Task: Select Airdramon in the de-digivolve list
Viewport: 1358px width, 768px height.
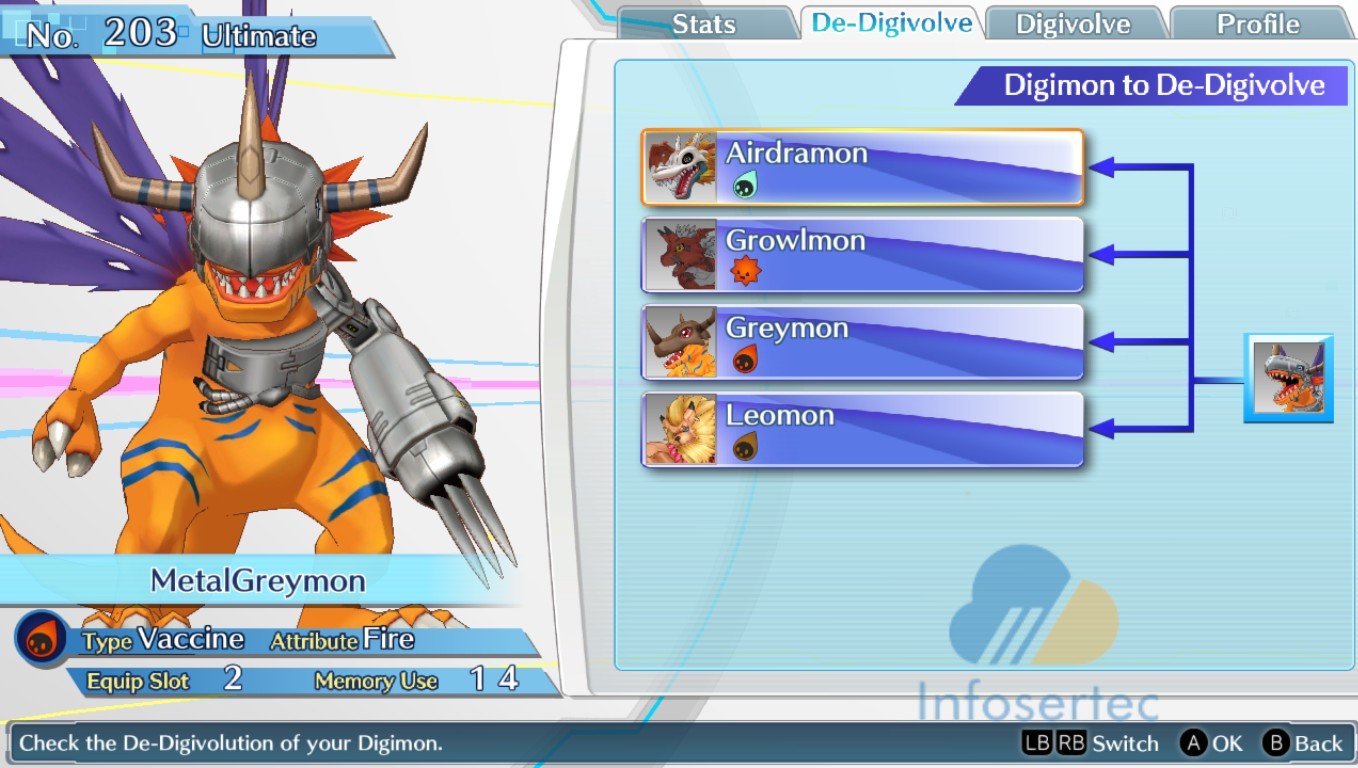Action: [x=862, y=168]
